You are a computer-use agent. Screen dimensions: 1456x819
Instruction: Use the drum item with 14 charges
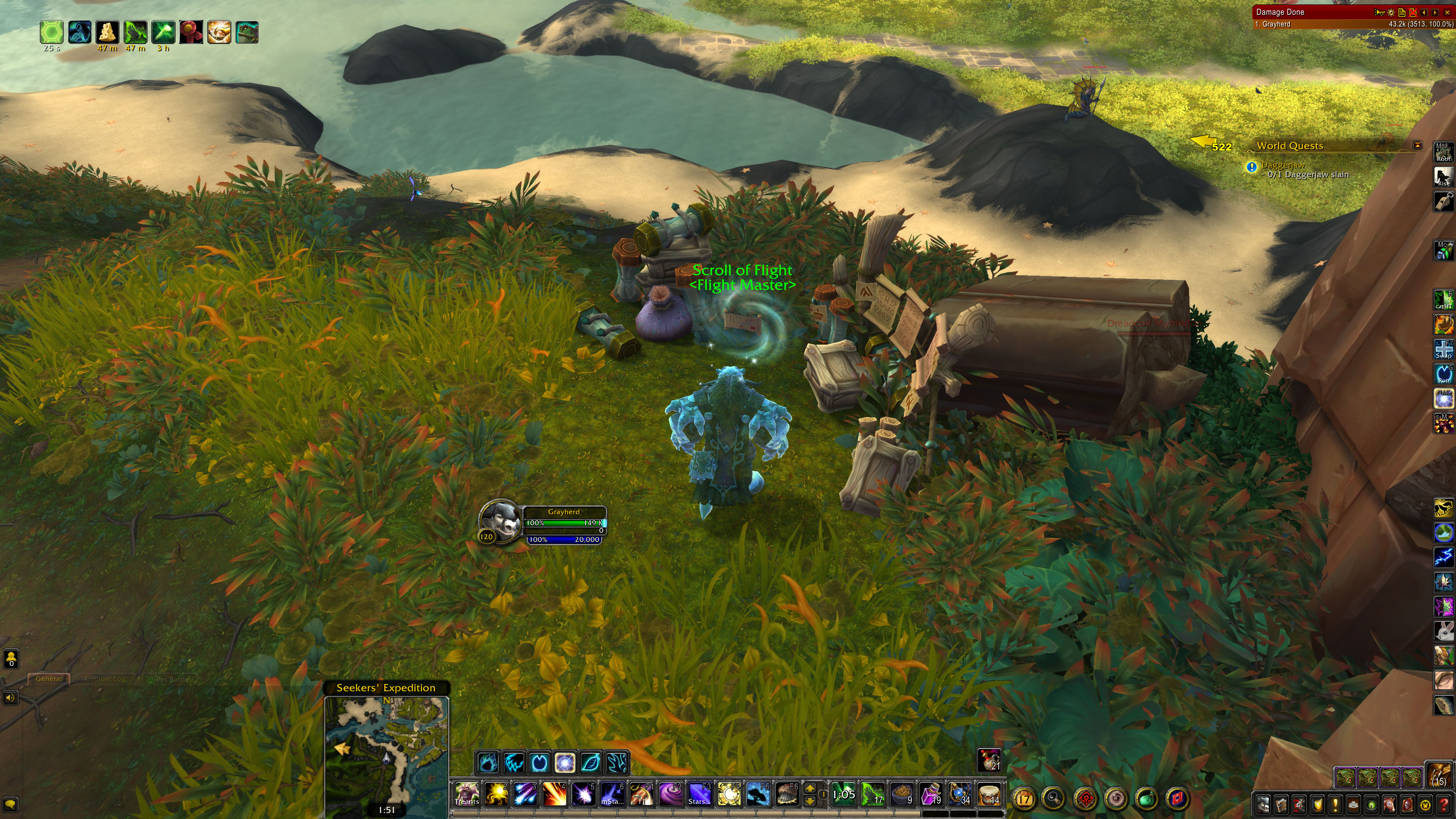coord(988,794)
